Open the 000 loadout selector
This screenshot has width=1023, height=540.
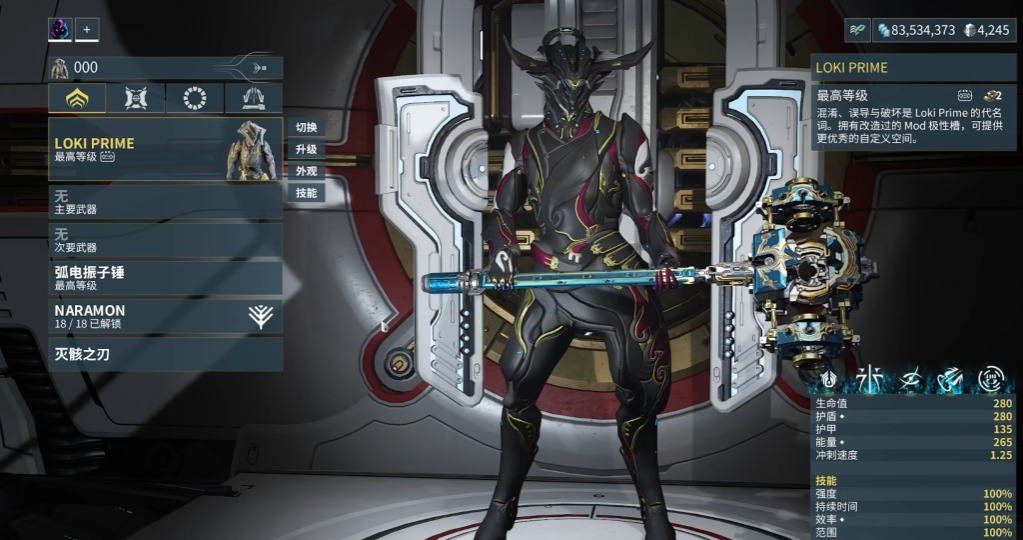pyautogui.click(x=165, y=68)
